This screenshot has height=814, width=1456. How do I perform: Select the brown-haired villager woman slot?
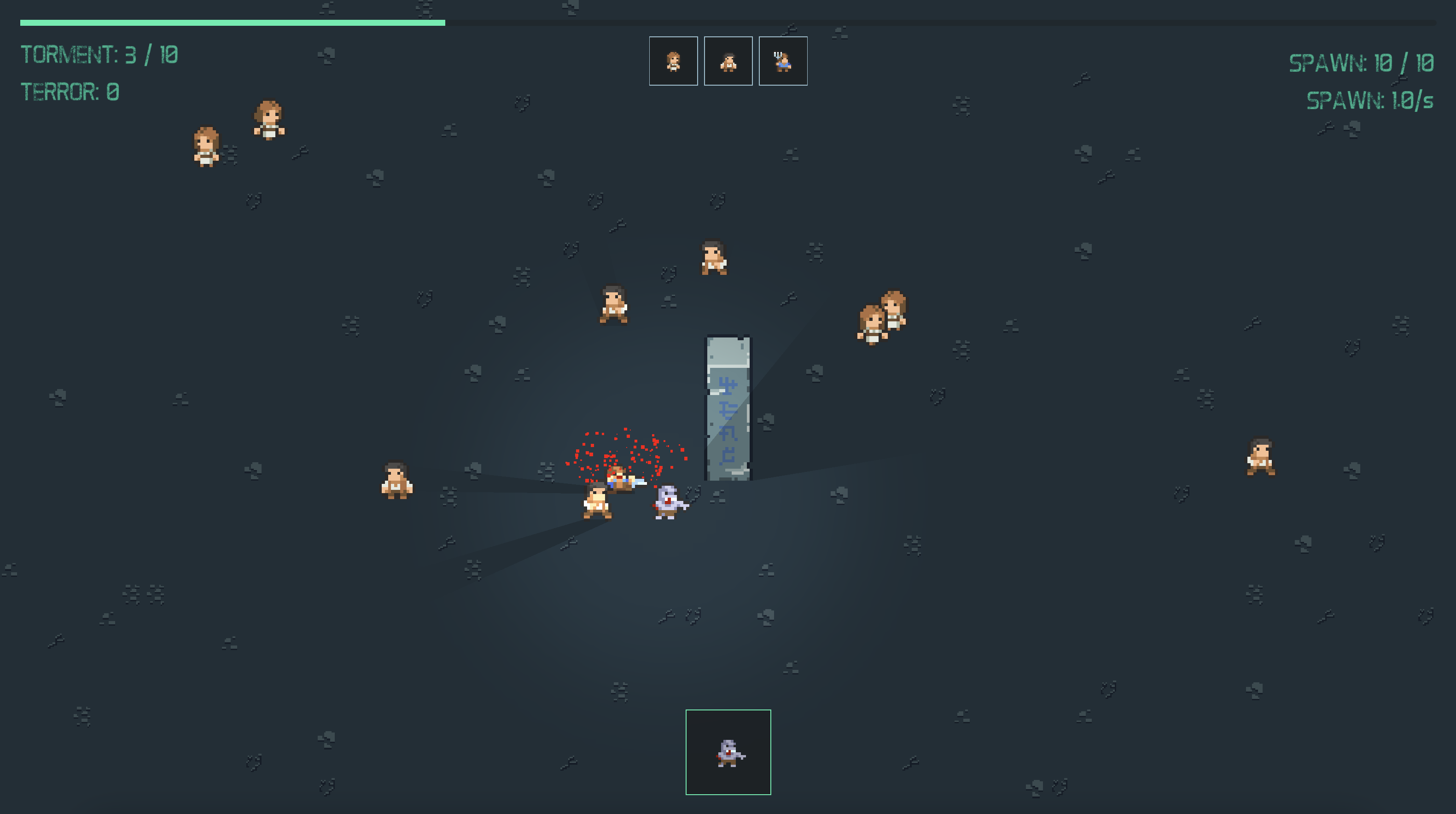pyautogui.click(x=673, y=61)
